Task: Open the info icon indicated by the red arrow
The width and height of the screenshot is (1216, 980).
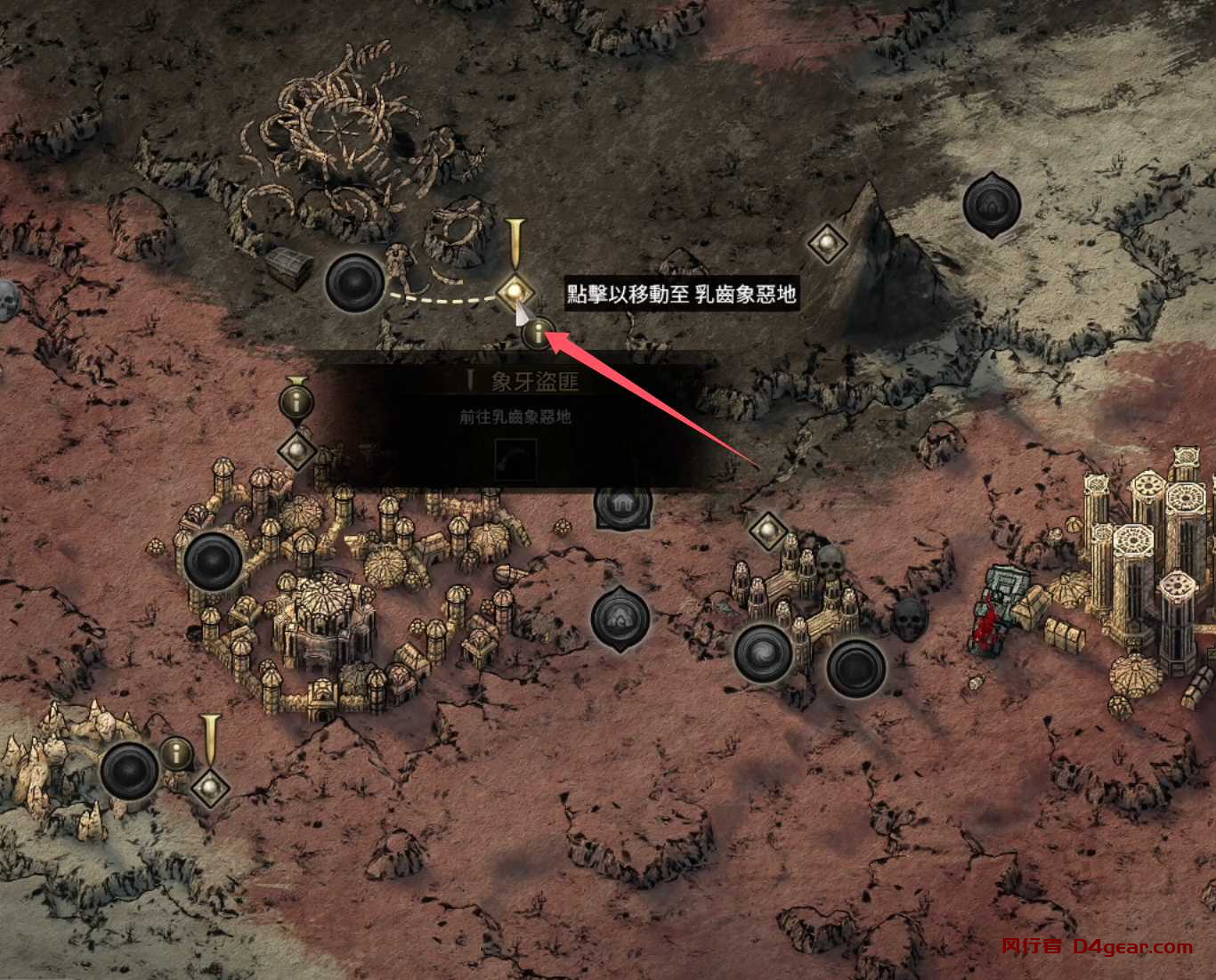Action: [x=538, y=335]
